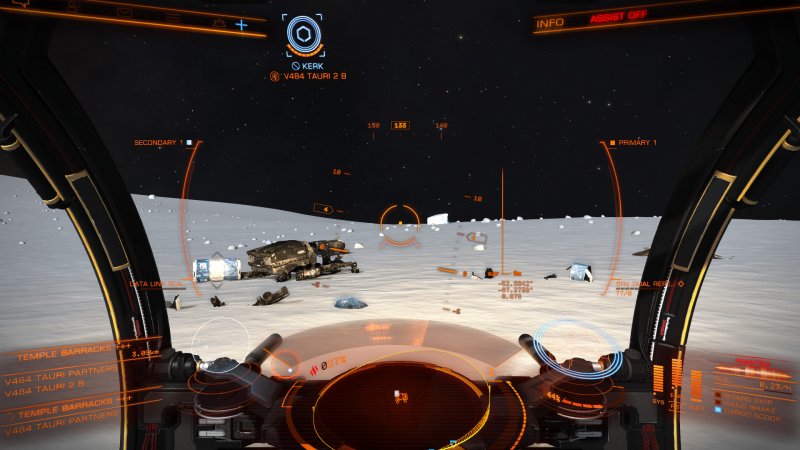
Task: Activate the Board Ship indicator
Action: coord(745,395)
